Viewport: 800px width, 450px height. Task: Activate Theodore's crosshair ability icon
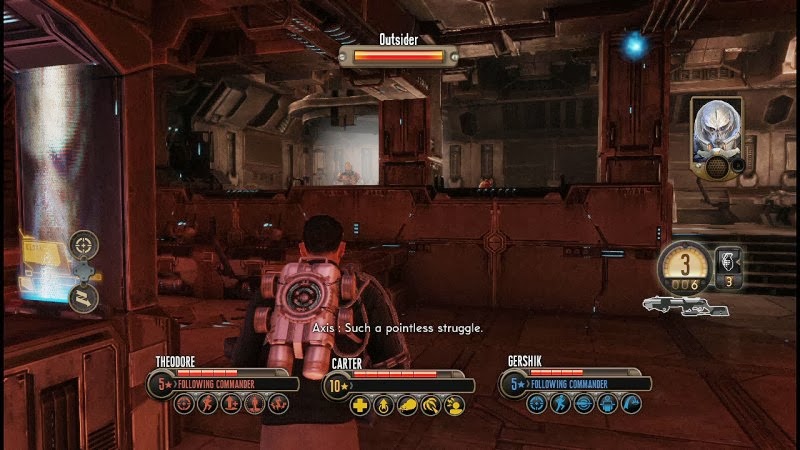[x=184, y=405]
